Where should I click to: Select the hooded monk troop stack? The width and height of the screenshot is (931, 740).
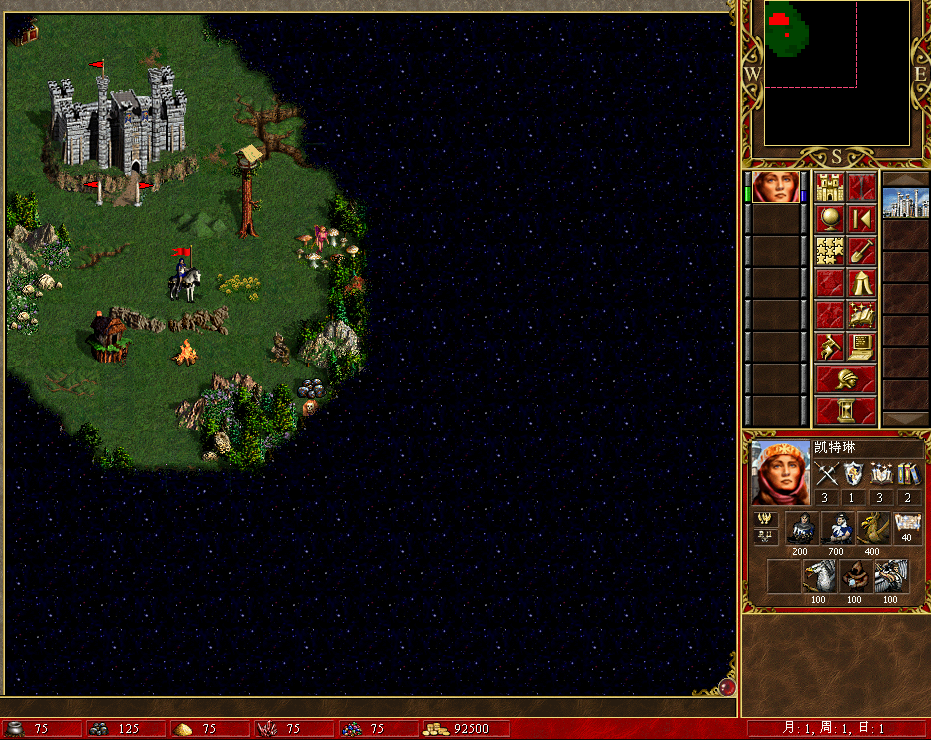(x=855, y=576)
